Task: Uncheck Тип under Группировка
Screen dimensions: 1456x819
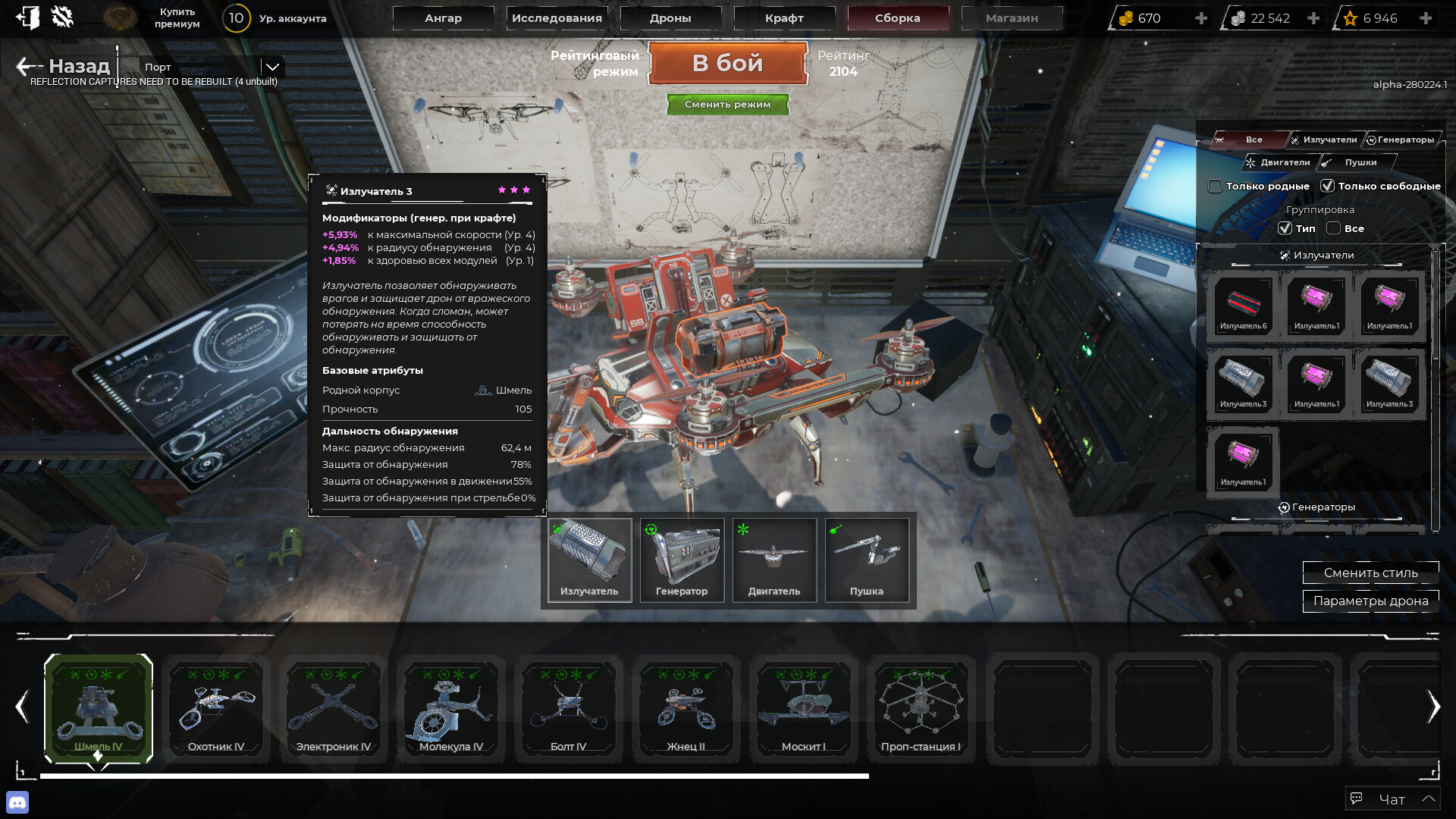Action: point(1285,228)
